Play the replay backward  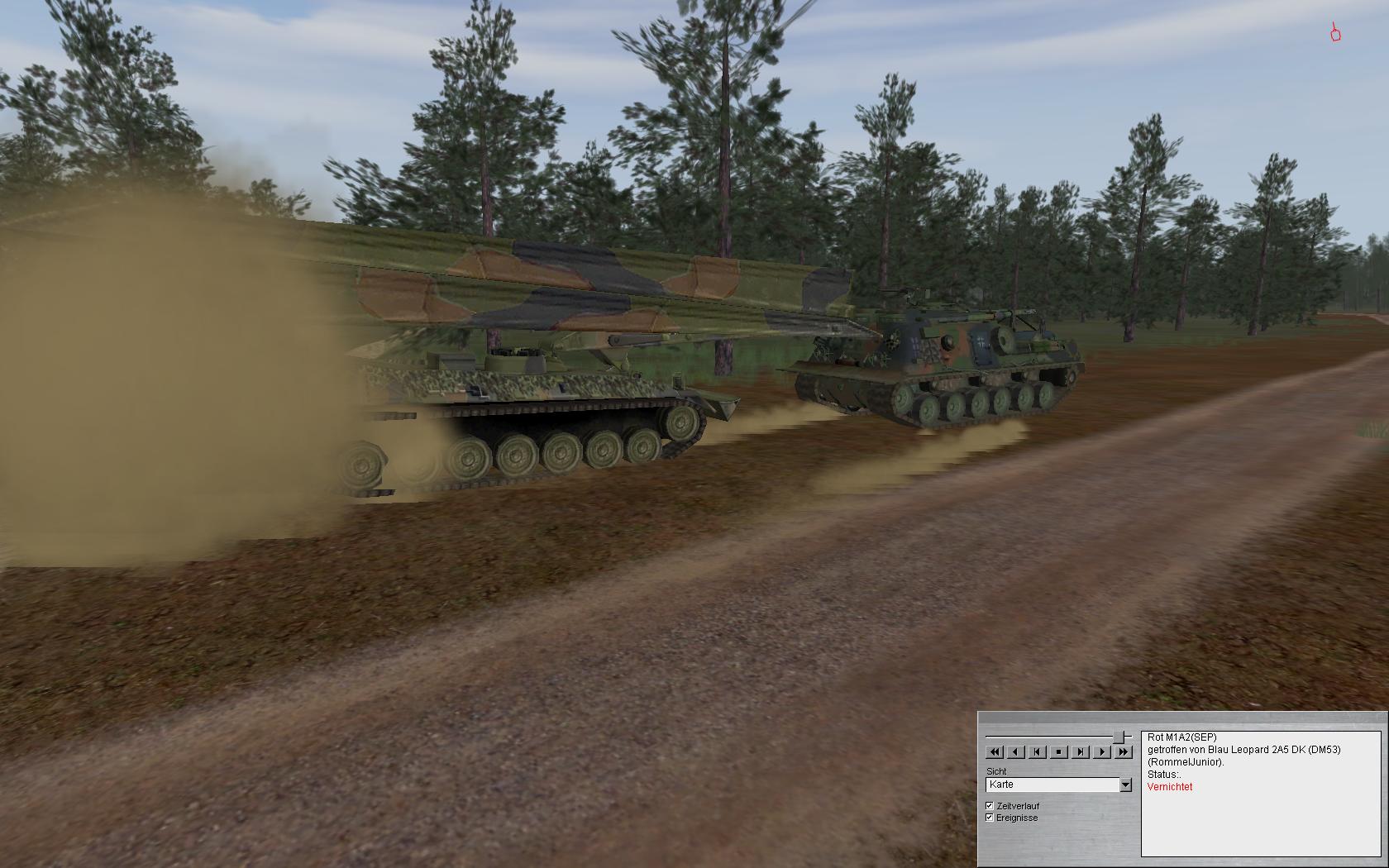[x=1015, y=752]
